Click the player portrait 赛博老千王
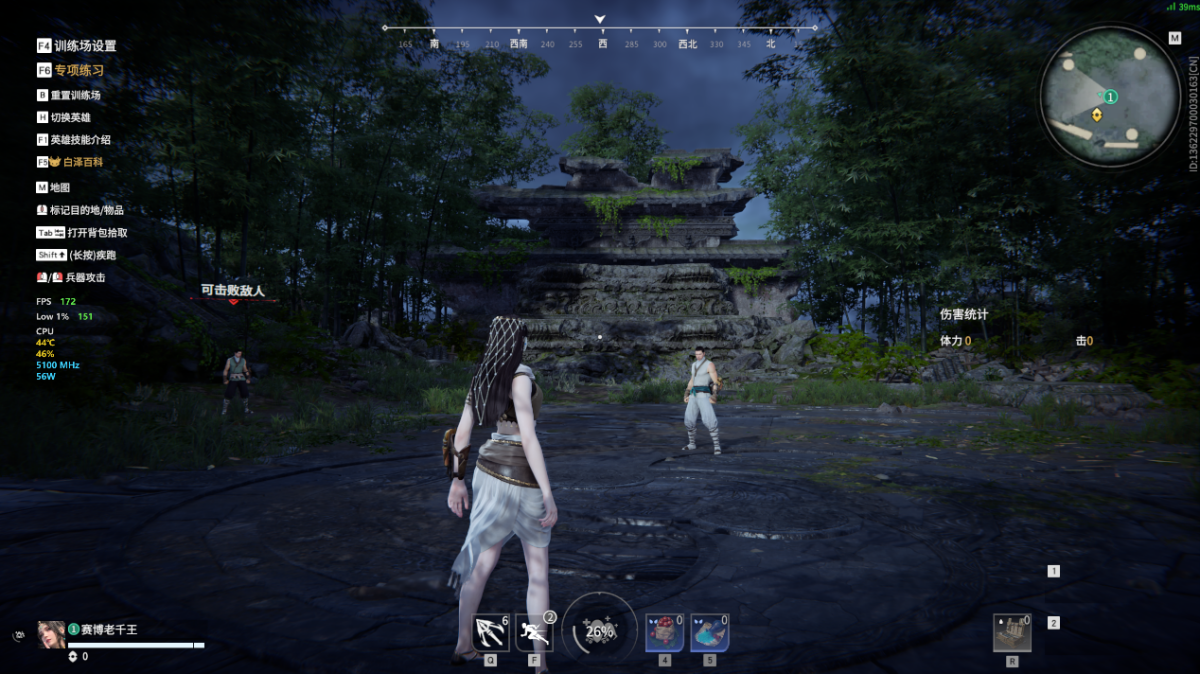The image size is (1200, 674). click(51, 634)
